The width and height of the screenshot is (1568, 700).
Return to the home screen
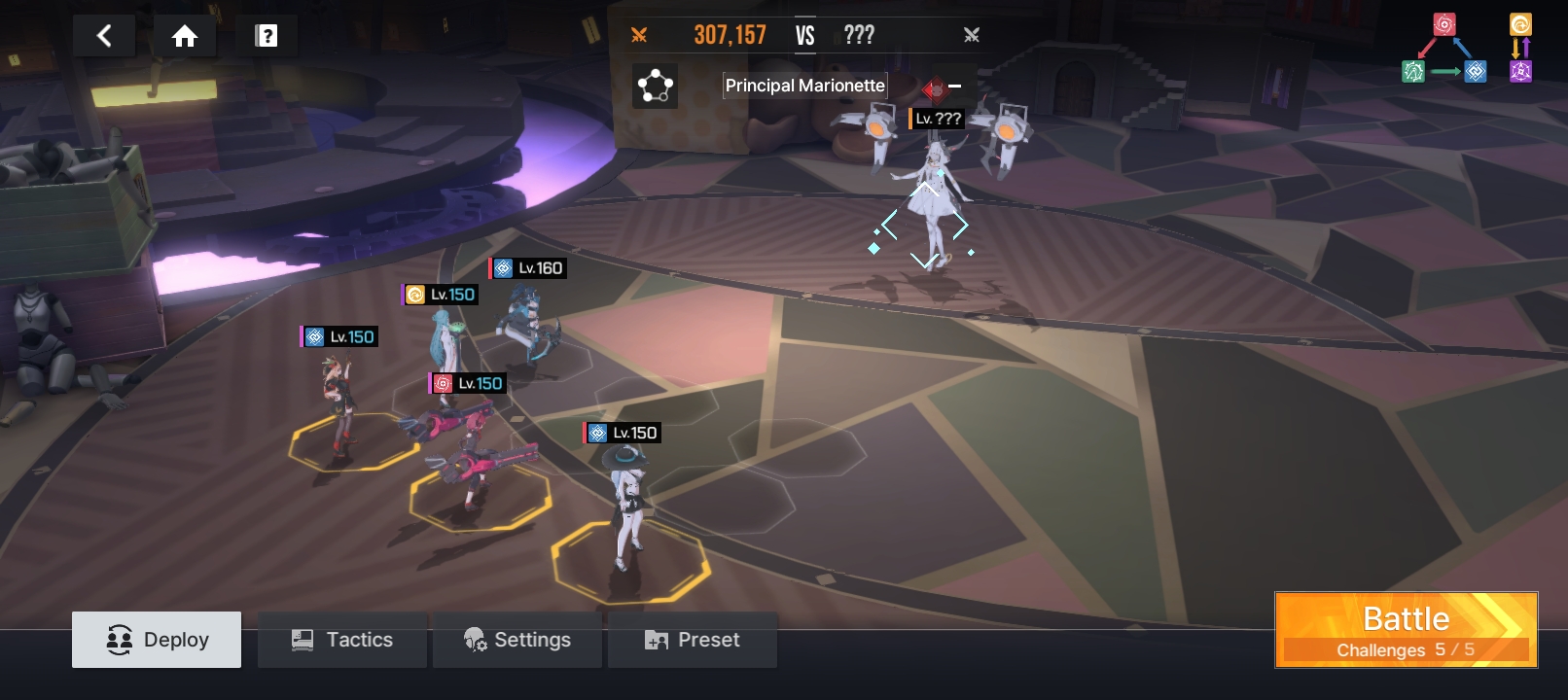[185, 36]
